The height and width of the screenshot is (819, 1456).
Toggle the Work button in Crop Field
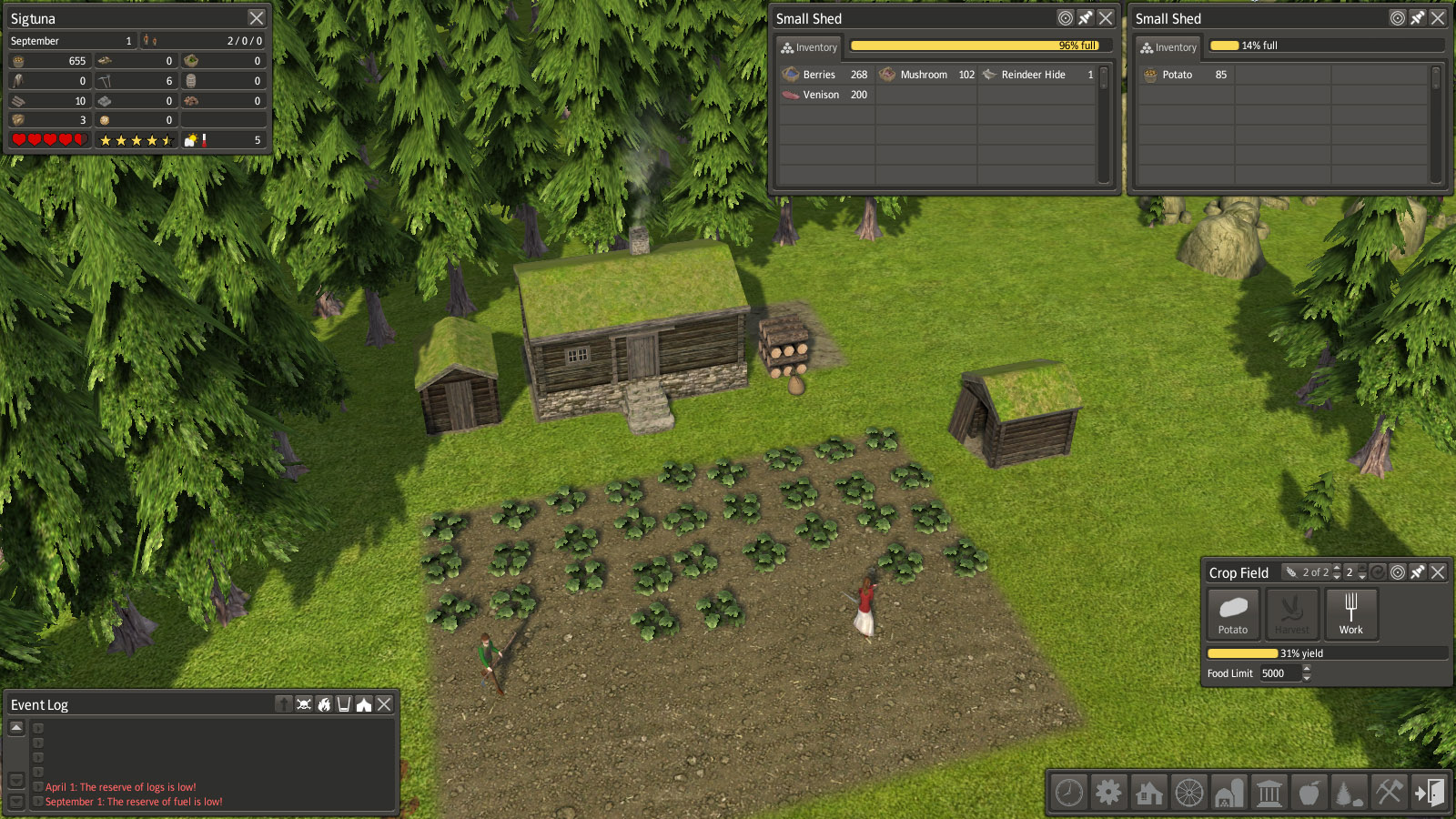pos(1351,613)
